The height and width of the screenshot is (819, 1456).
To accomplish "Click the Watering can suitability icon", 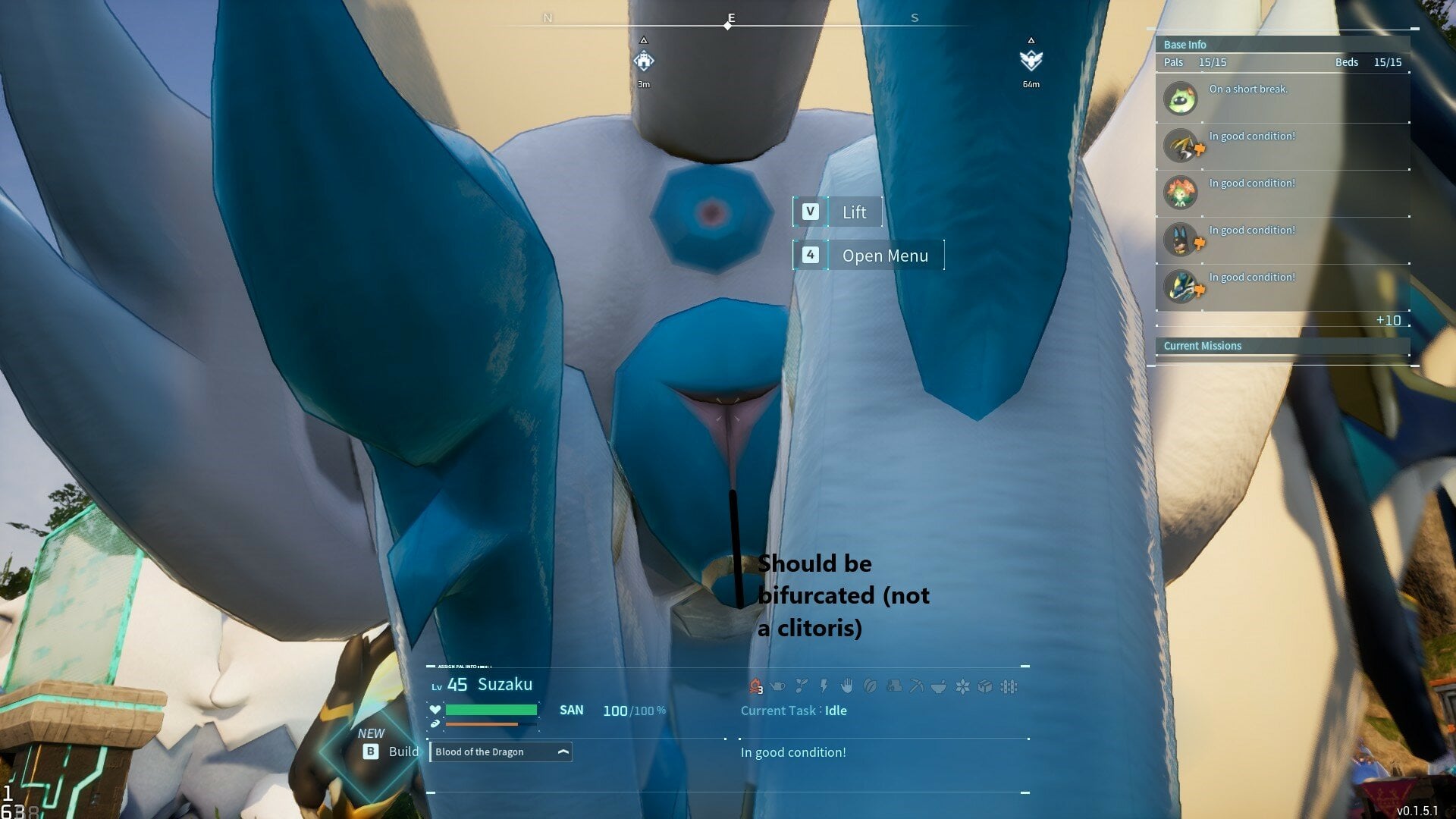I will click(777, 686).
